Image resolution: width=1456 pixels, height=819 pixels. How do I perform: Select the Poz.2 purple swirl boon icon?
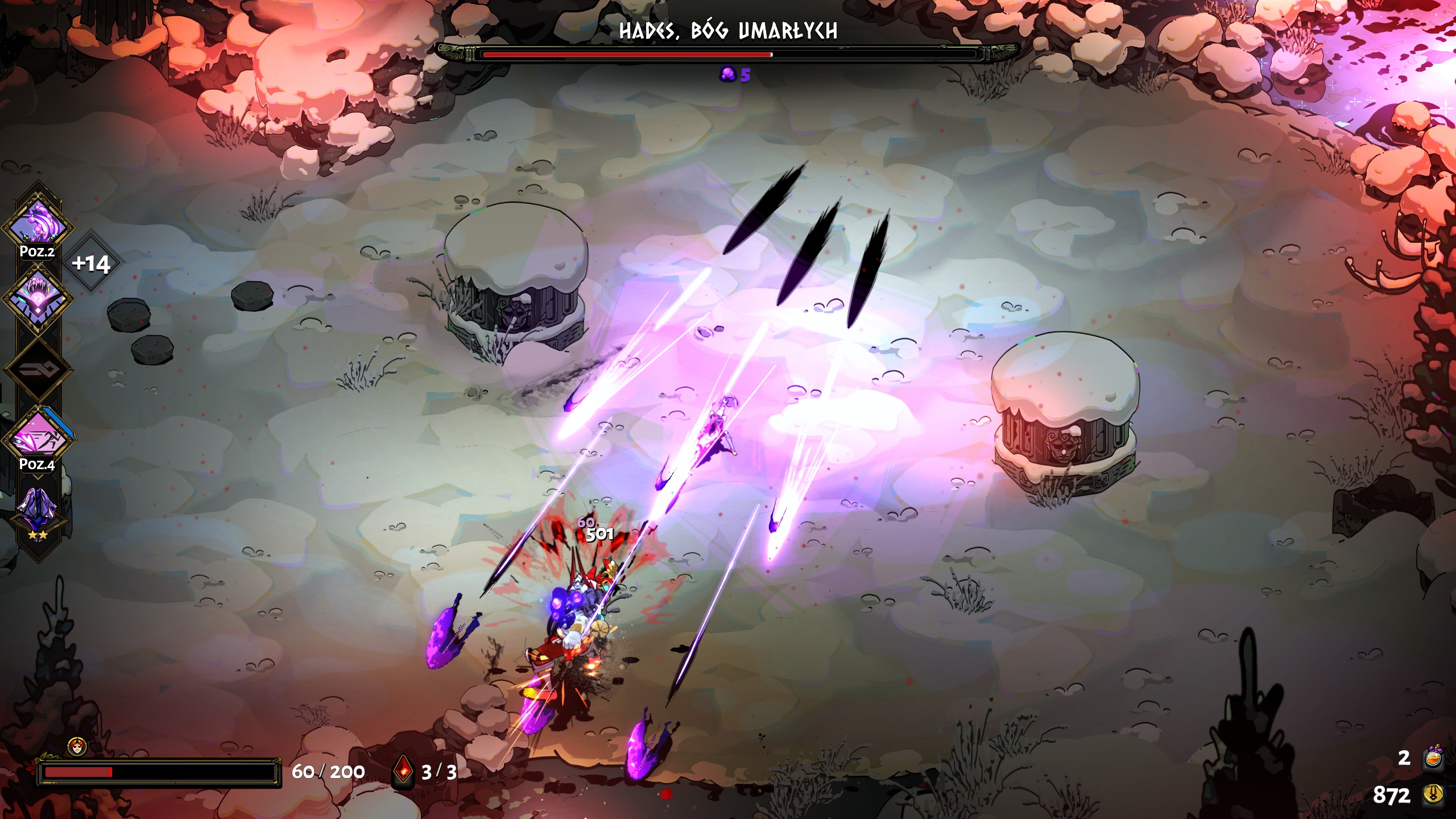(x=38, y=224)
